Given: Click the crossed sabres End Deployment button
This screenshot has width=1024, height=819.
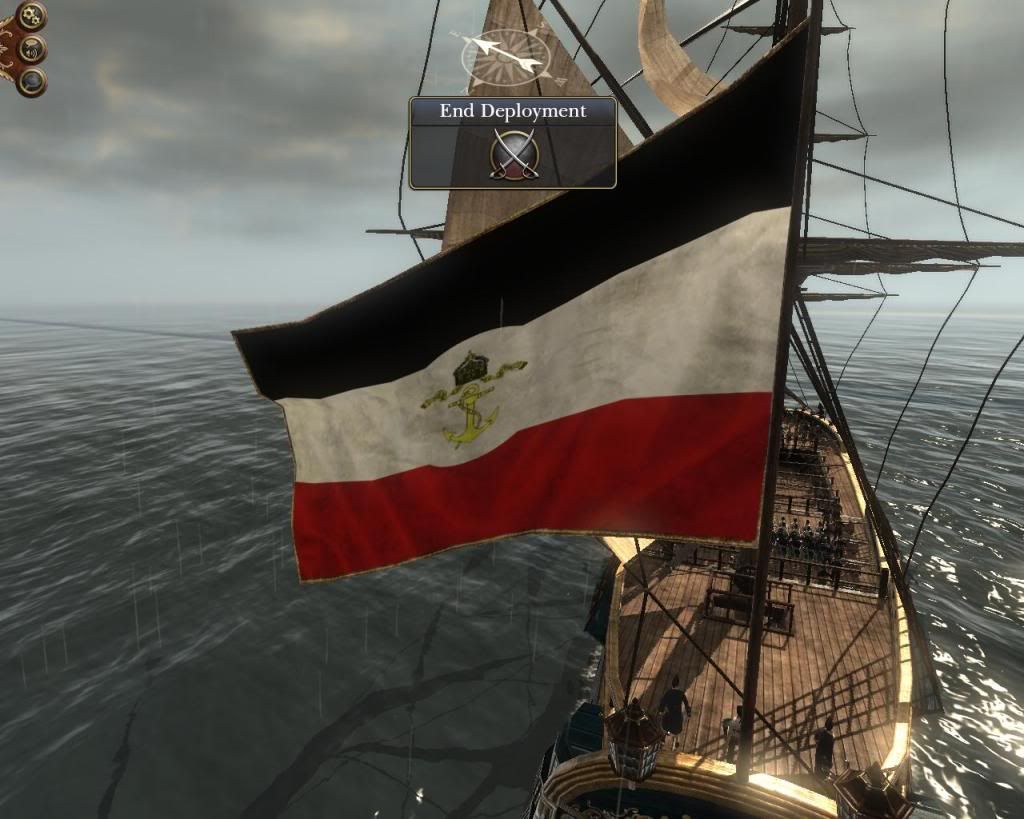Looking at the screenshot, I should pos(514,155).
